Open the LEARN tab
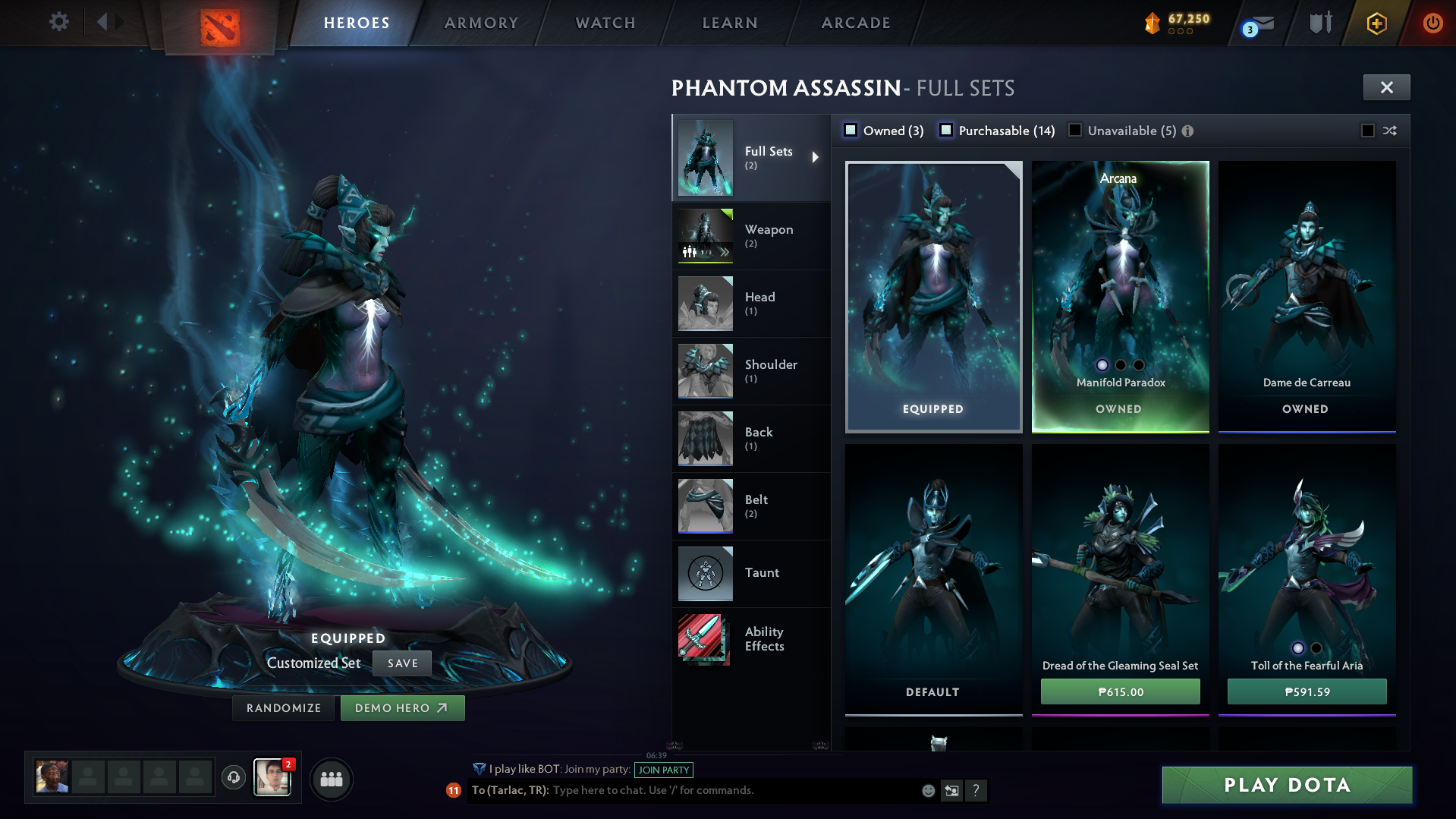The height and width of the screenshot is (819, 1456). coord(728,22)
